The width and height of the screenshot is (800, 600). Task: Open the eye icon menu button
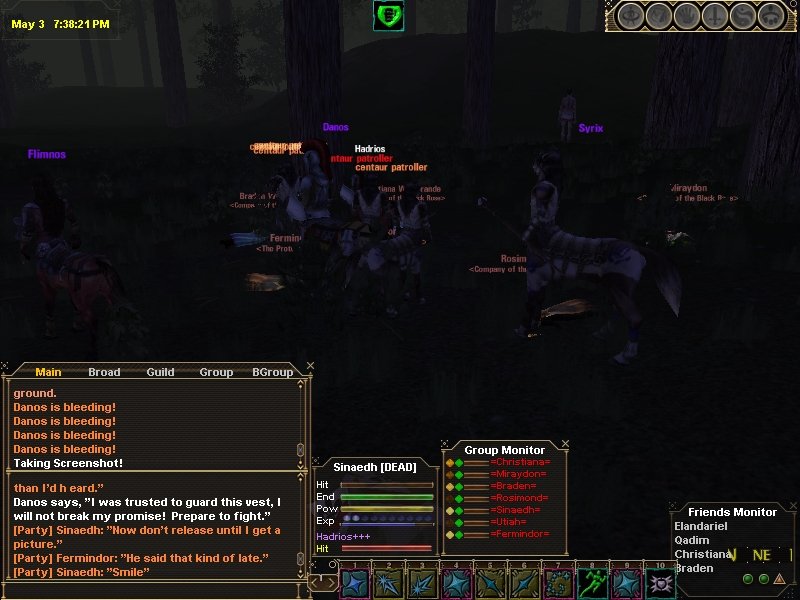[x=629, y=16]
